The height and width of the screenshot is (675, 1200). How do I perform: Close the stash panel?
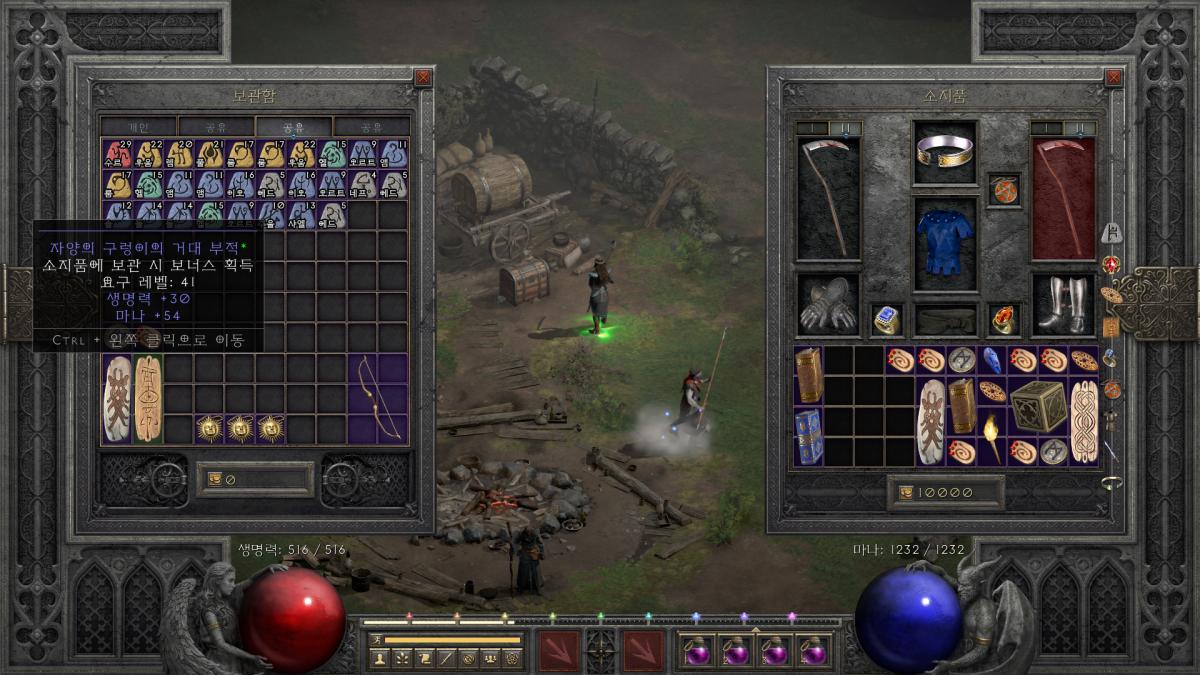[423, 77]
